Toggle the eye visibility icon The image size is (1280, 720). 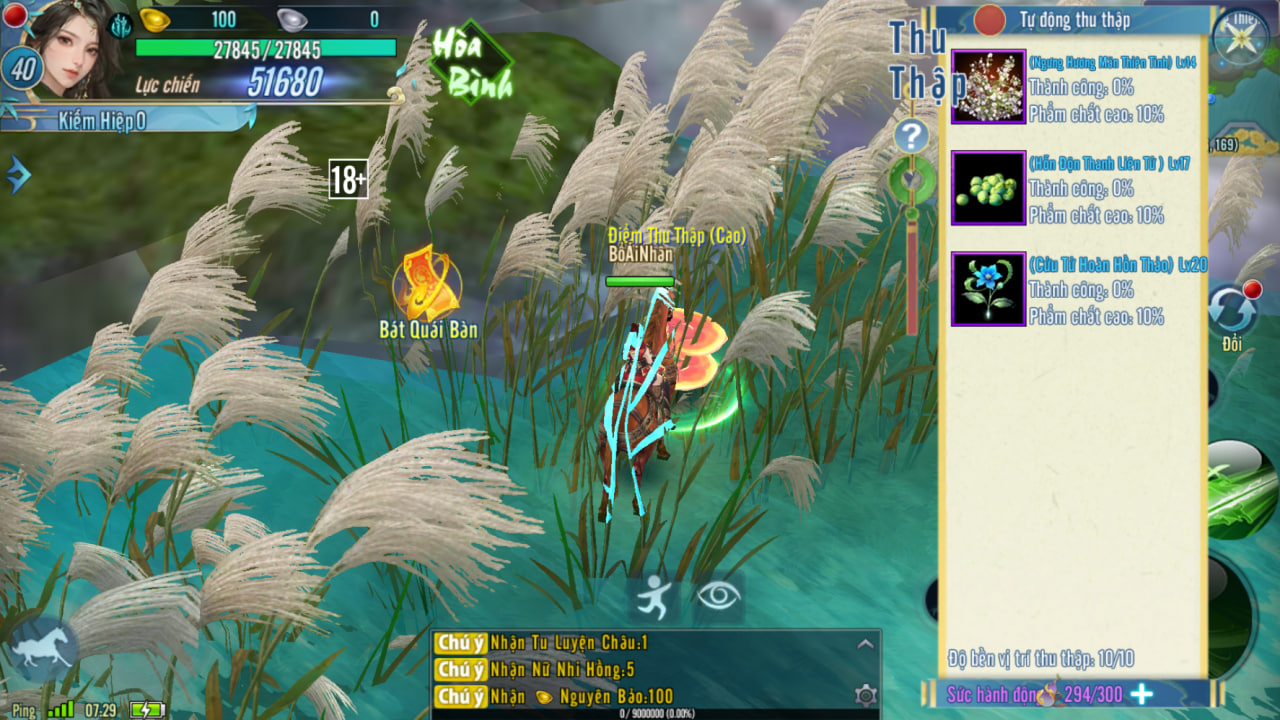[718, 597]
